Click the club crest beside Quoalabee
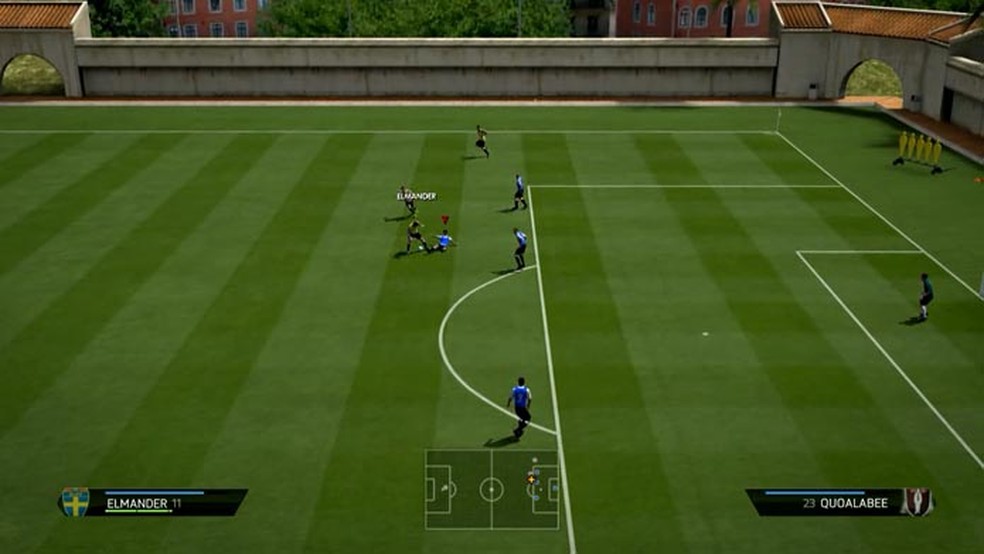 917,502
